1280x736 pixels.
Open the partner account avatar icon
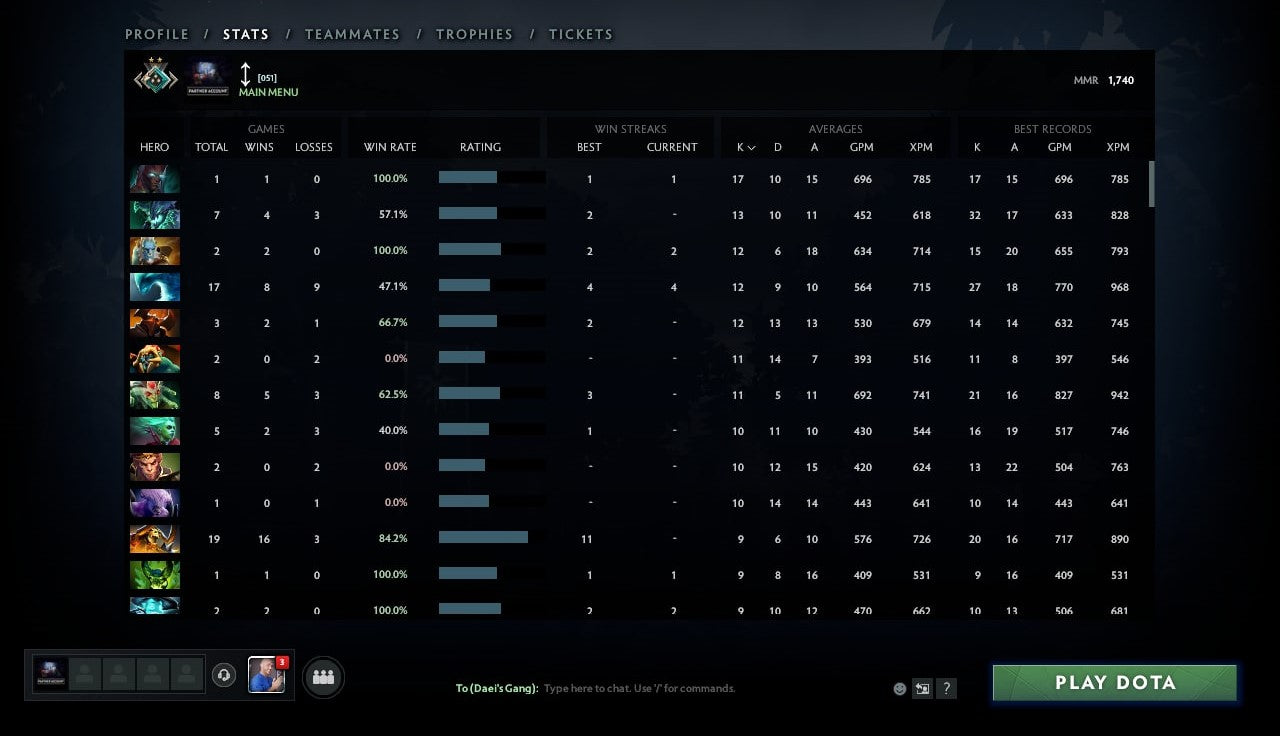(207, 76)
